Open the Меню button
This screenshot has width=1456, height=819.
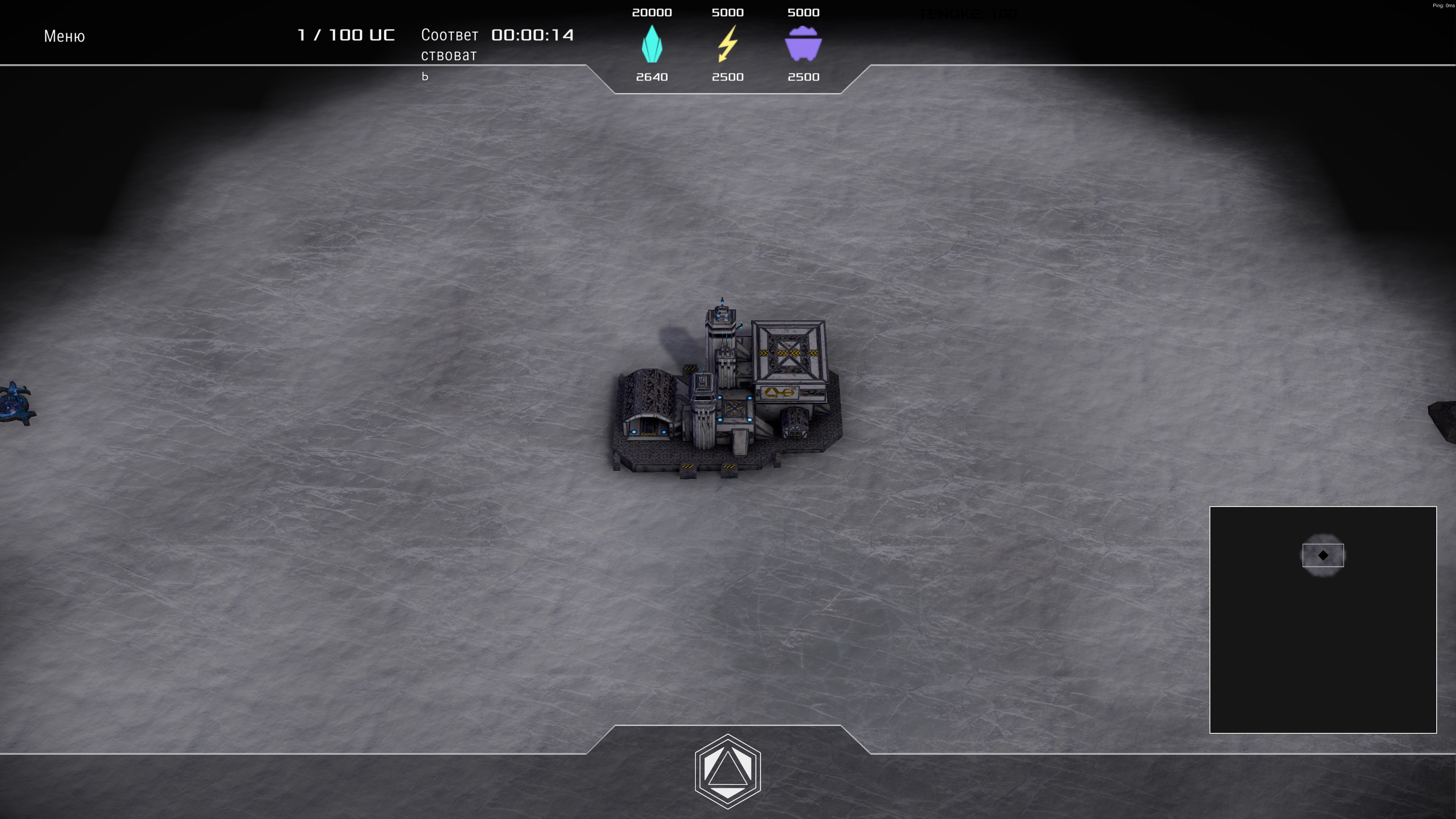coord(64,36)
